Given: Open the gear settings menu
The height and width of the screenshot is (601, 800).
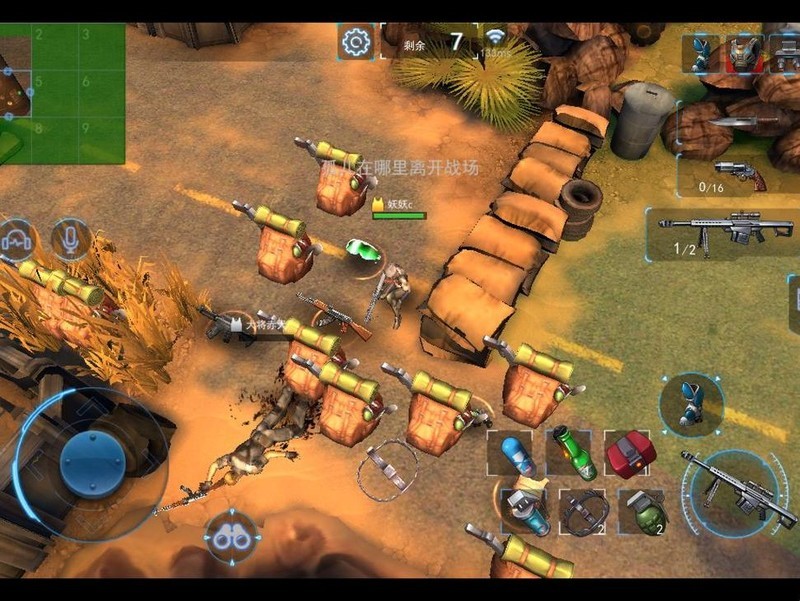Looking at the screenshot, I should (355, 42).
